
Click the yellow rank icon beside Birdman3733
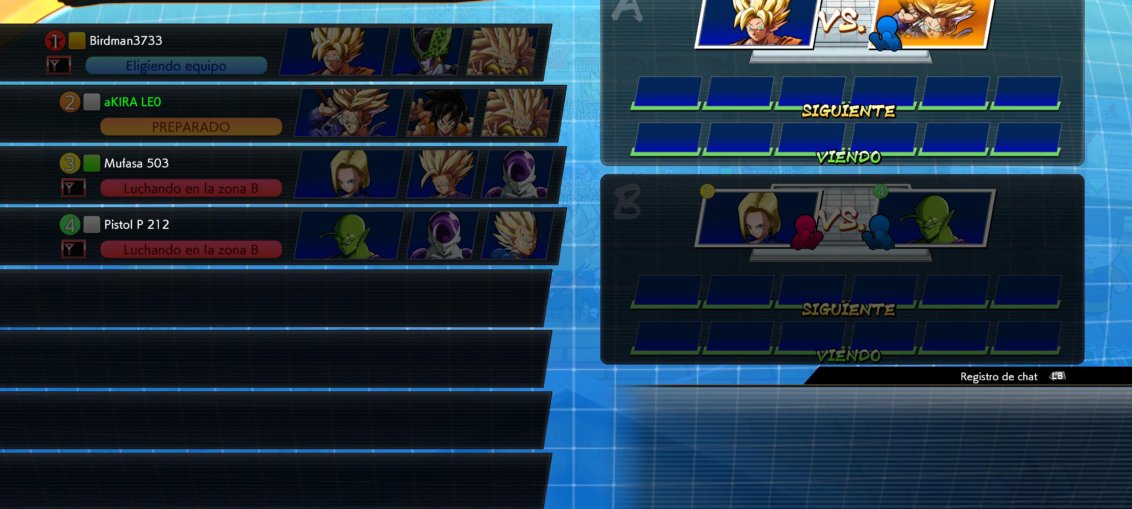click(77, 41)
